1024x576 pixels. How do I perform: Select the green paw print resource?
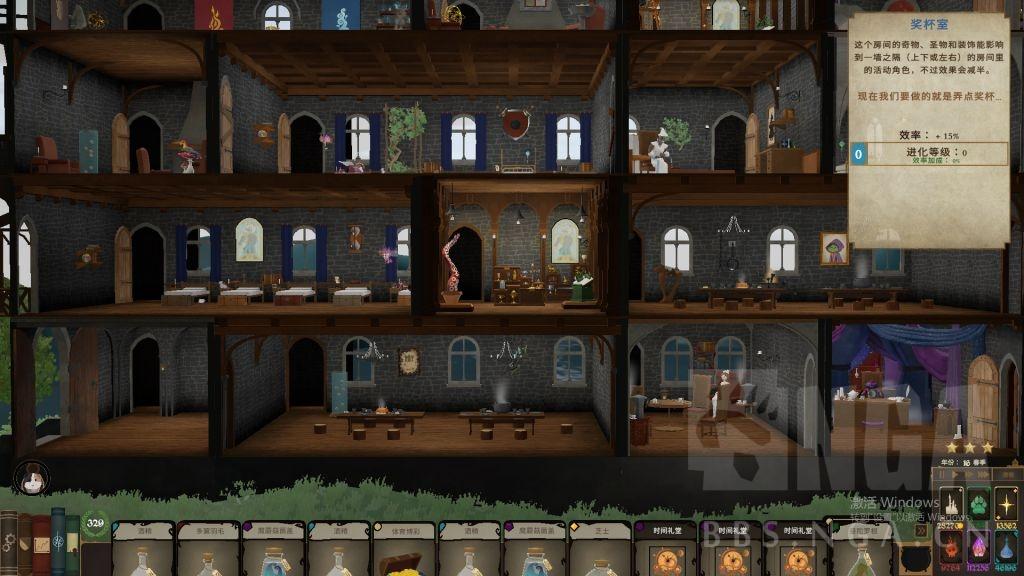coord(977,505)
